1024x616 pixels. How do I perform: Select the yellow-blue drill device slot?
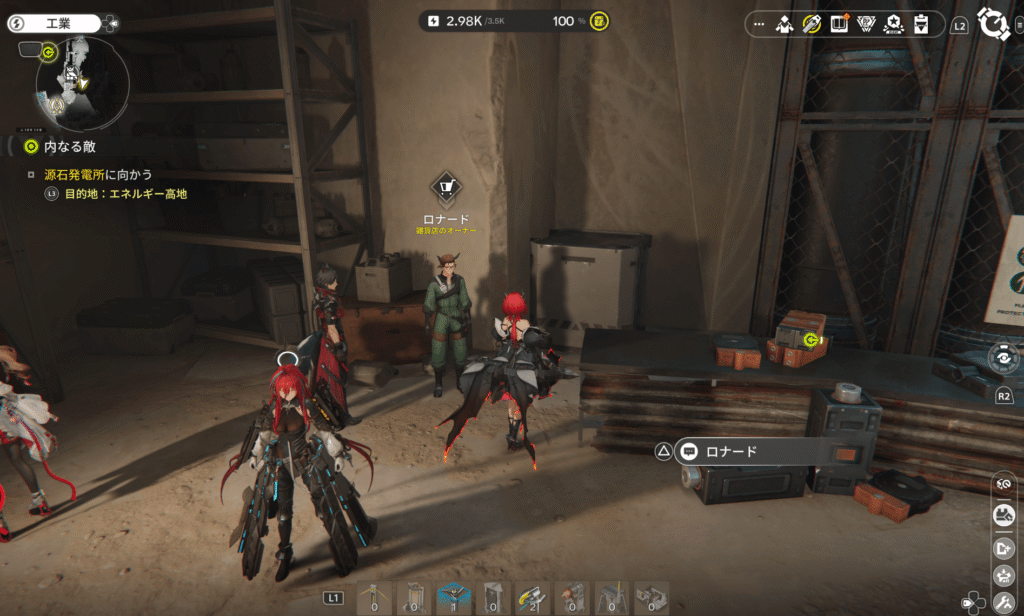532,597
